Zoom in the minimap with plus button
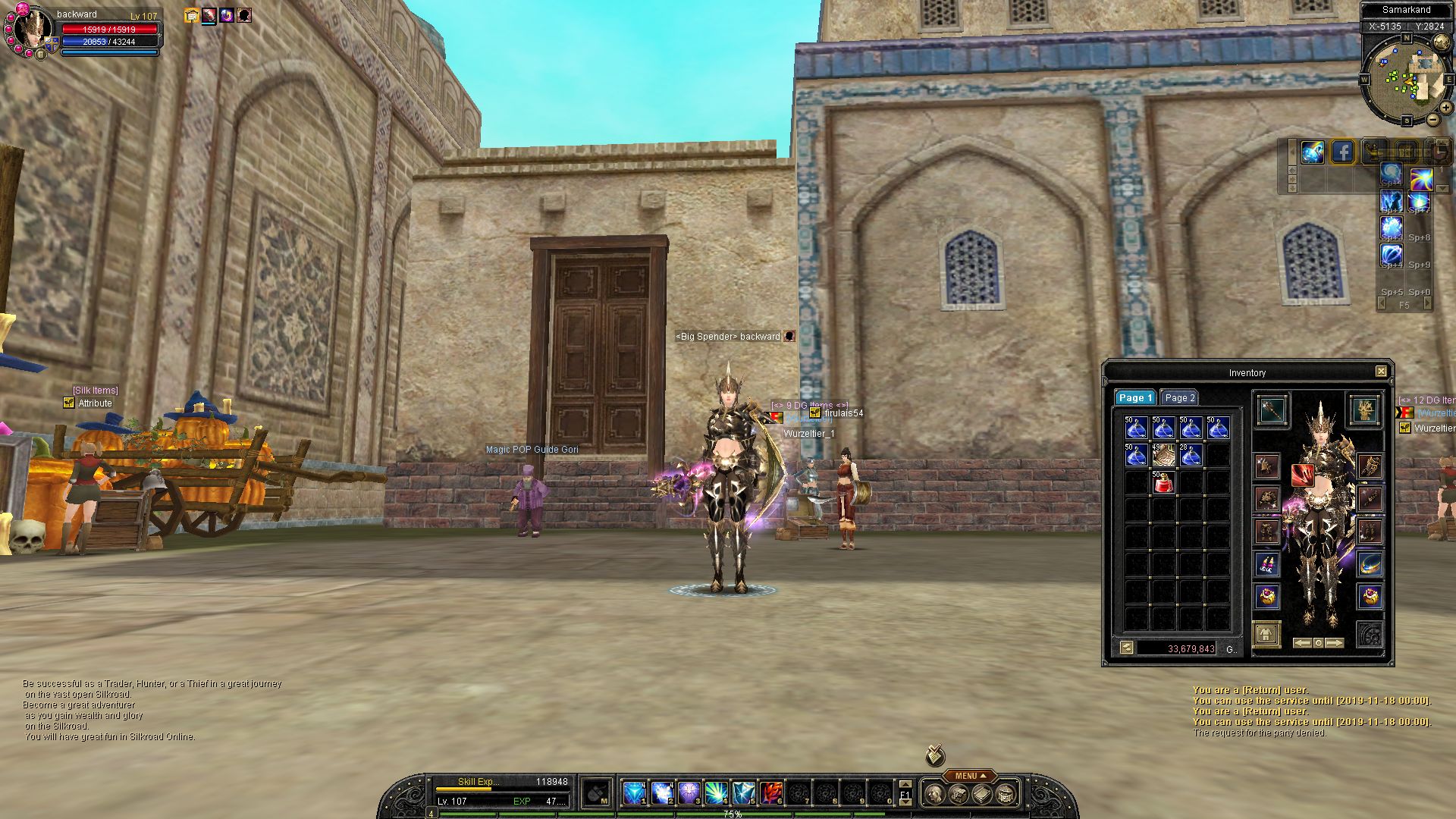1456x819 pixels. [1446, 108]
